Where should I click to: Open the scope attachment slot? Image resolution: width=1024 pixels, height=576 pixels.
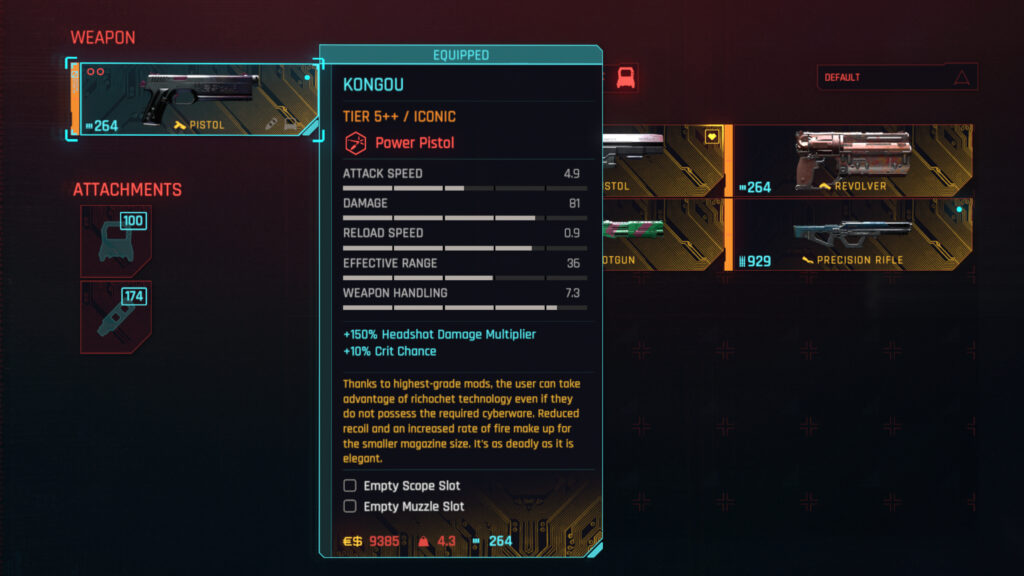[x=115, y=241]
